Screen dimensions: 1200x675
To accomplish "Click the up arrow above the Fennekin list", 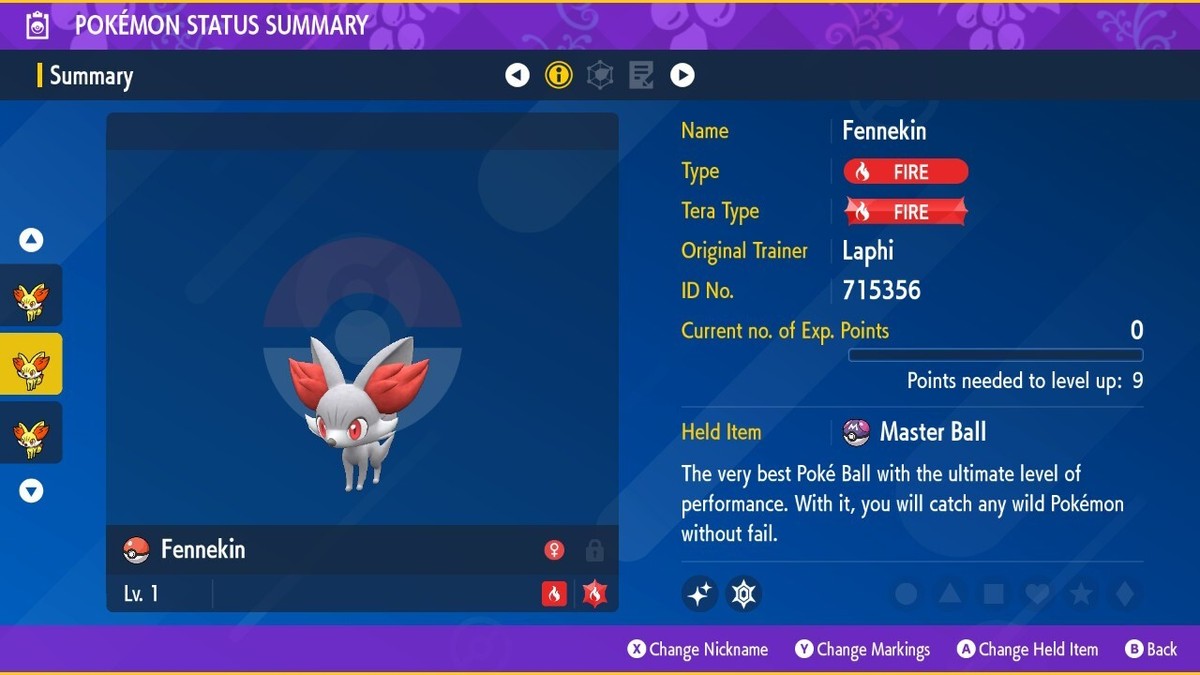I will point(32,240).
